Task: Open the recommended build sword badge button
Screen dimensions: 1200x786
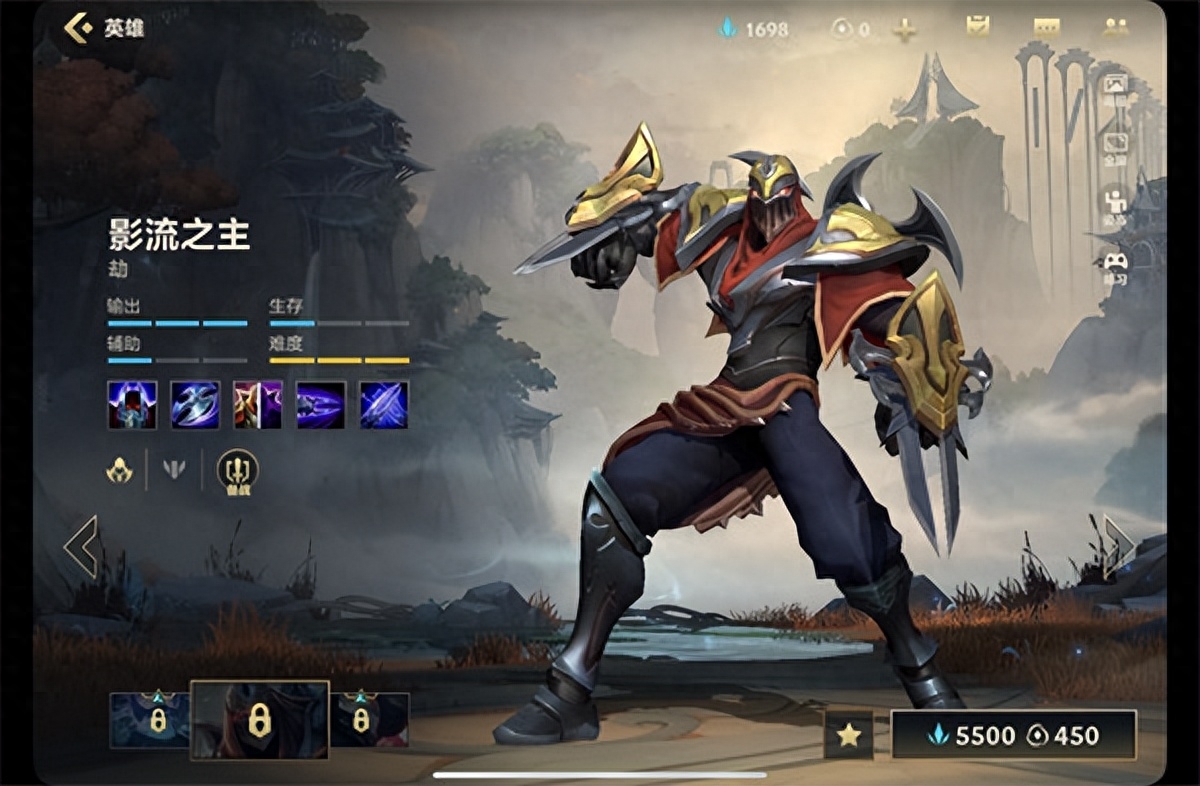Action: pos(238,470)
